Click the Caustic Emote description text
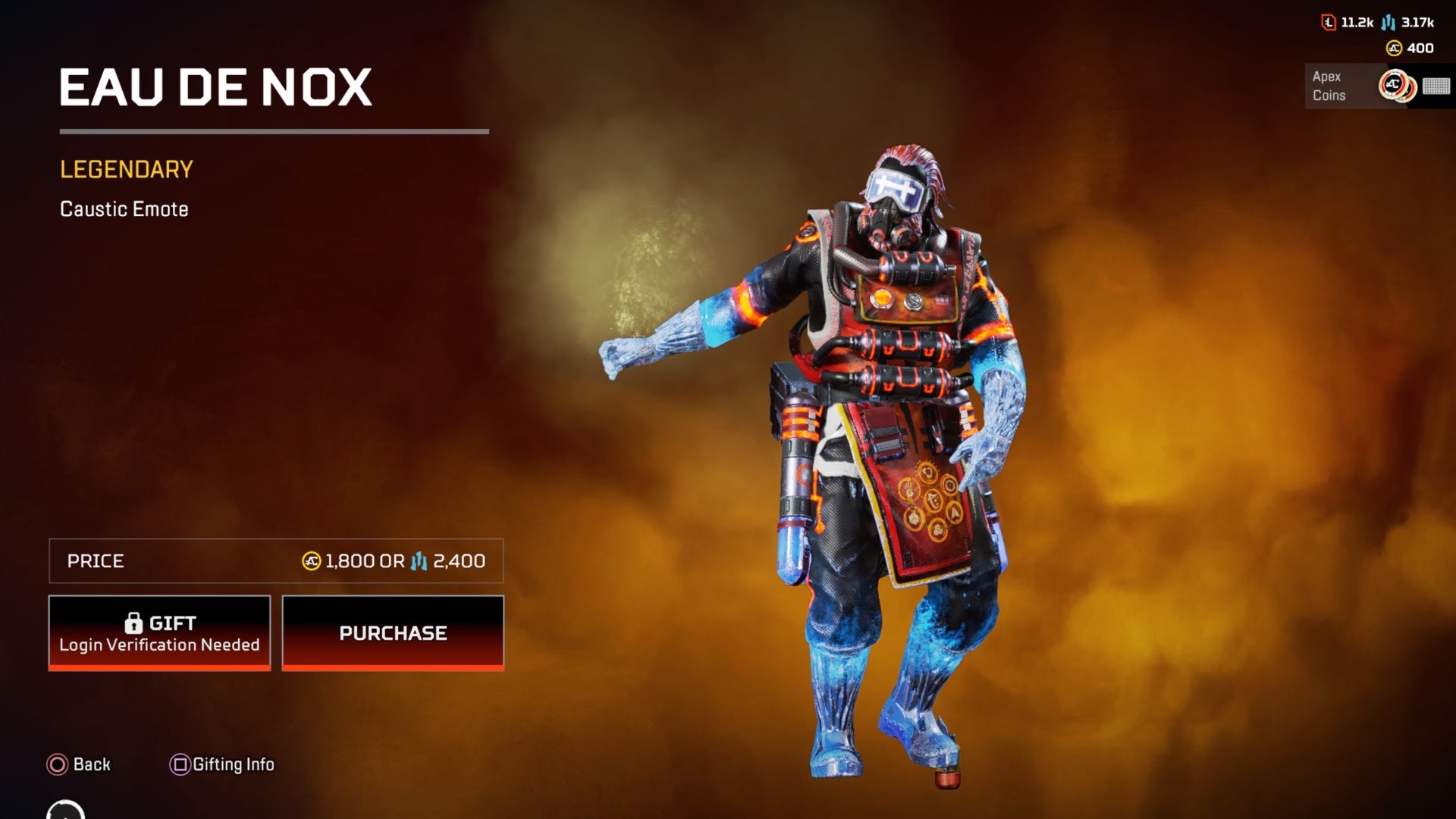The image size is (1456, 819). click(x=124, y=209)
